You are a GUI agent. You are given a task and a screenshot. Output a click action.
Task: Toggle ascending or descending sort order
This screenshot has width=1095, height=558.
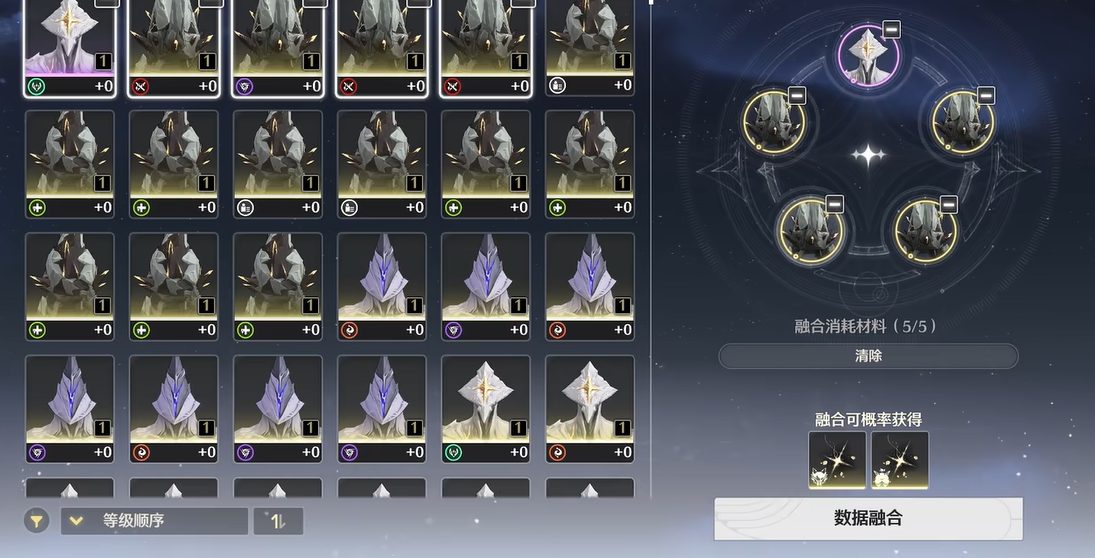[278, 521]
